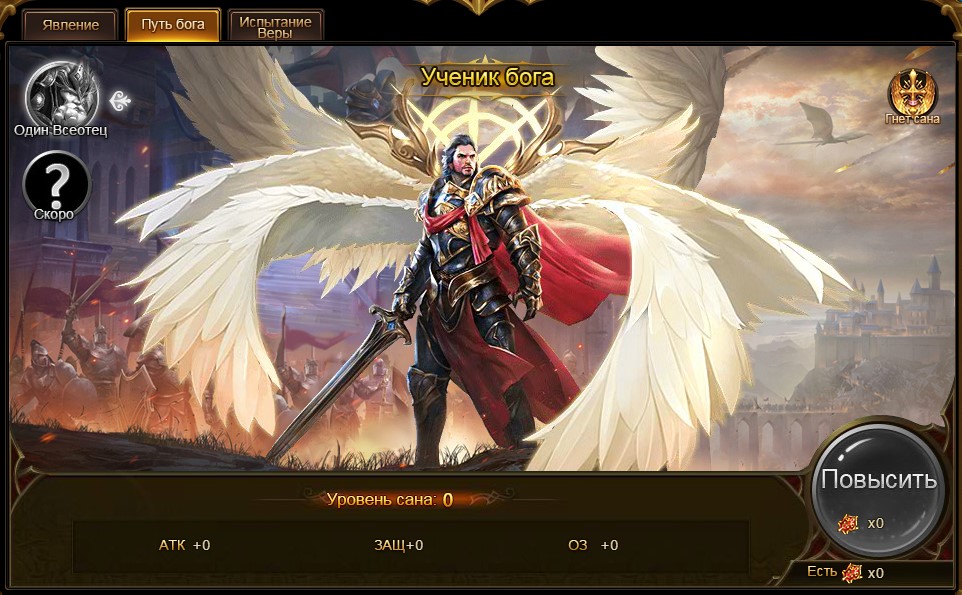Viewport: 962px width, 595px height.
Task: Select the Один Всеотец god portrait
Action: click(x=61, y=93)
